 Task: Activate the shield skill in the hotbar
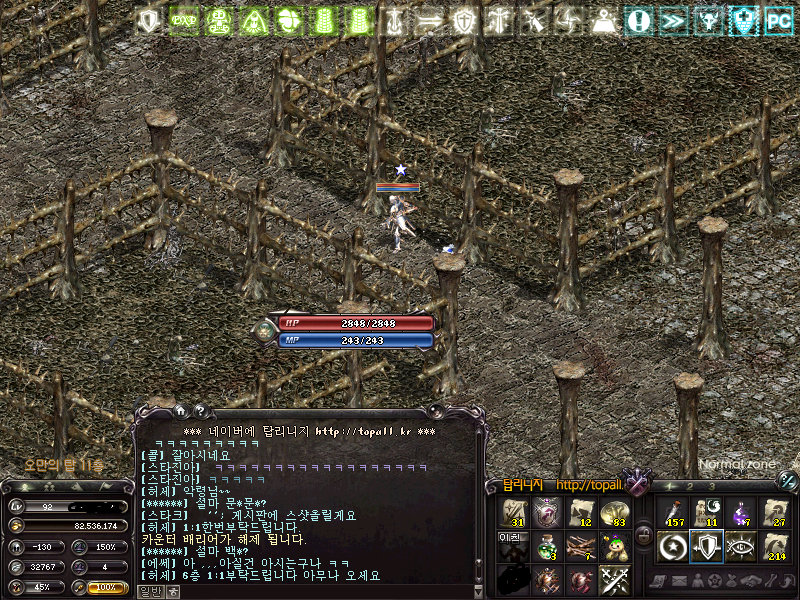[x=707, y=546]
